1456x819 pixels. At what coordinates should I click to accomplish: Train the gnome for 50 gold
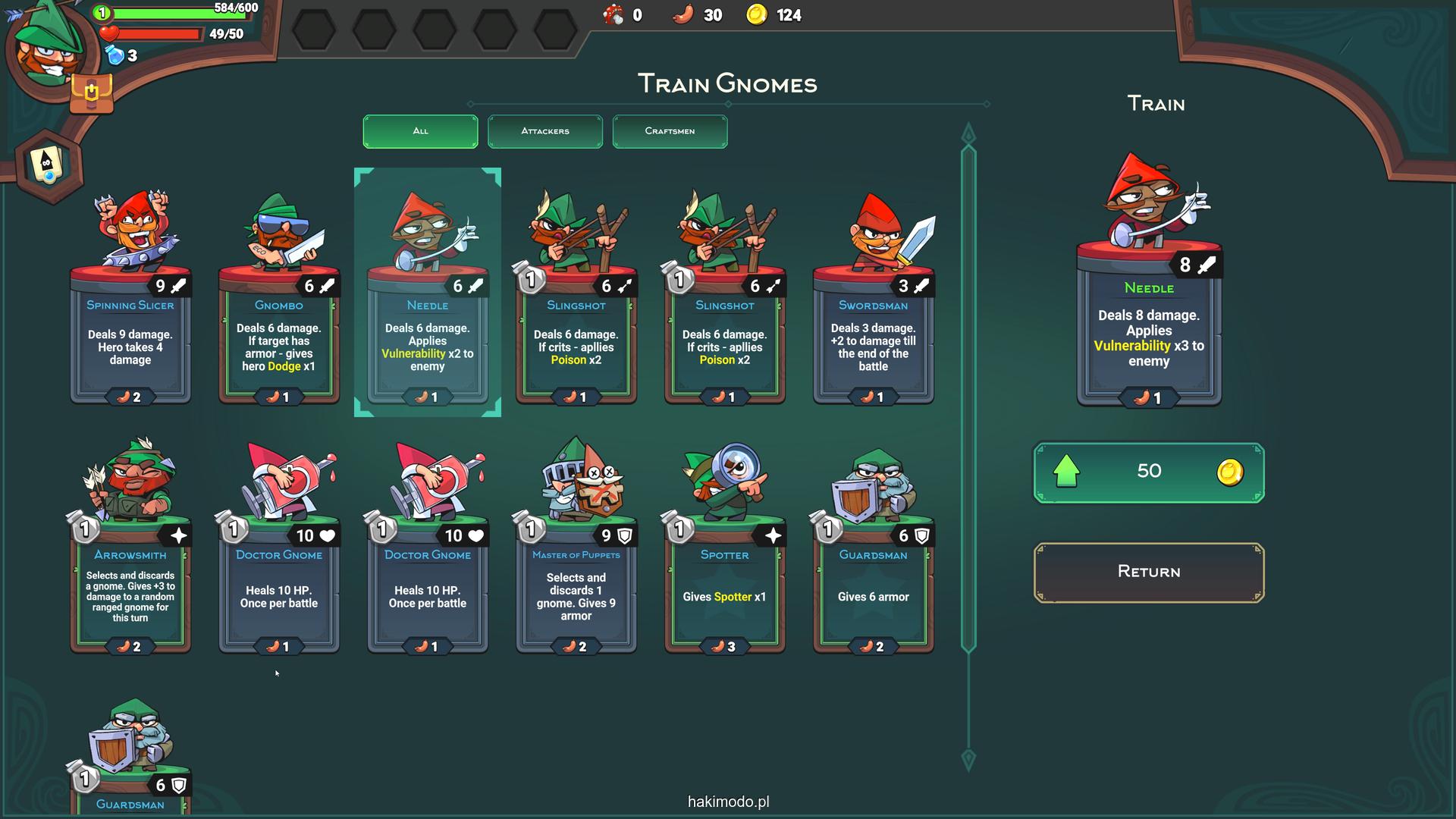(1148, 472)
